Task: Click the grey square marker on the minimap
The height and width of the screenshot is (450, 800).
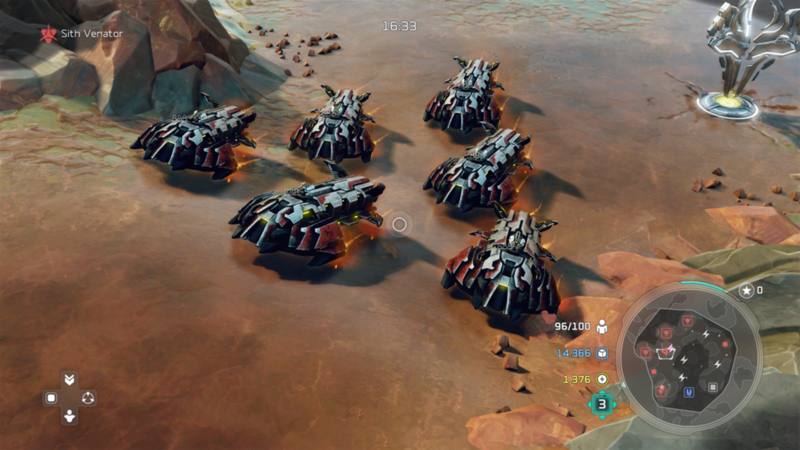Action: [x=713, y=387]
